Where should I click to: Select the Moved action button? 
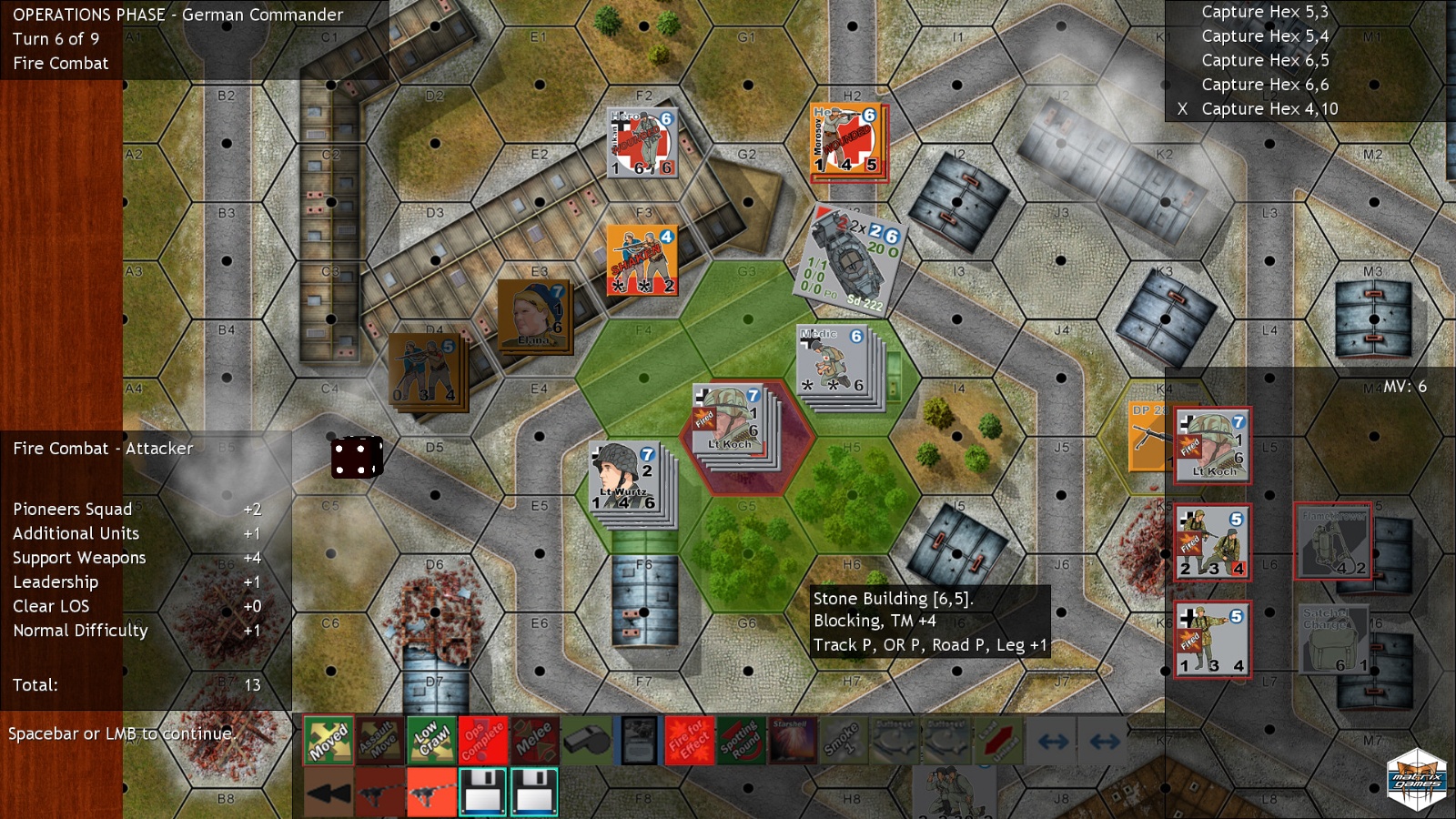click(x=328, y=741)
